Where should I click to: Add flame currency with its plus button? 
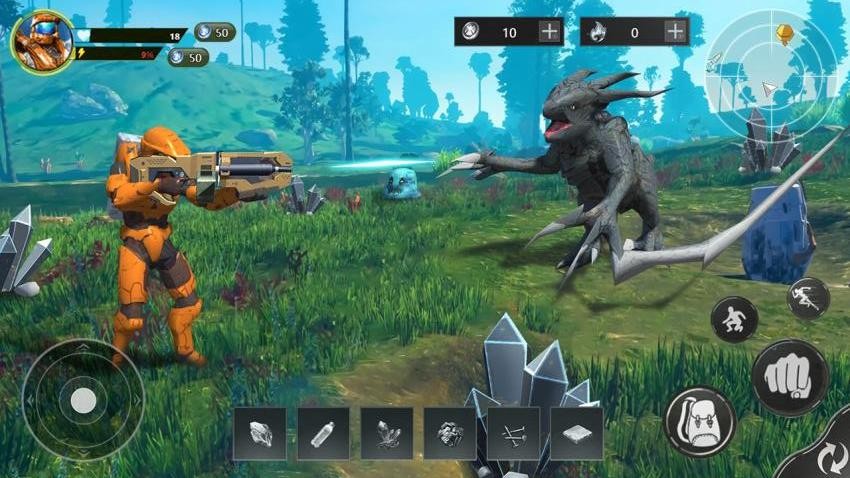click(676, 31)
